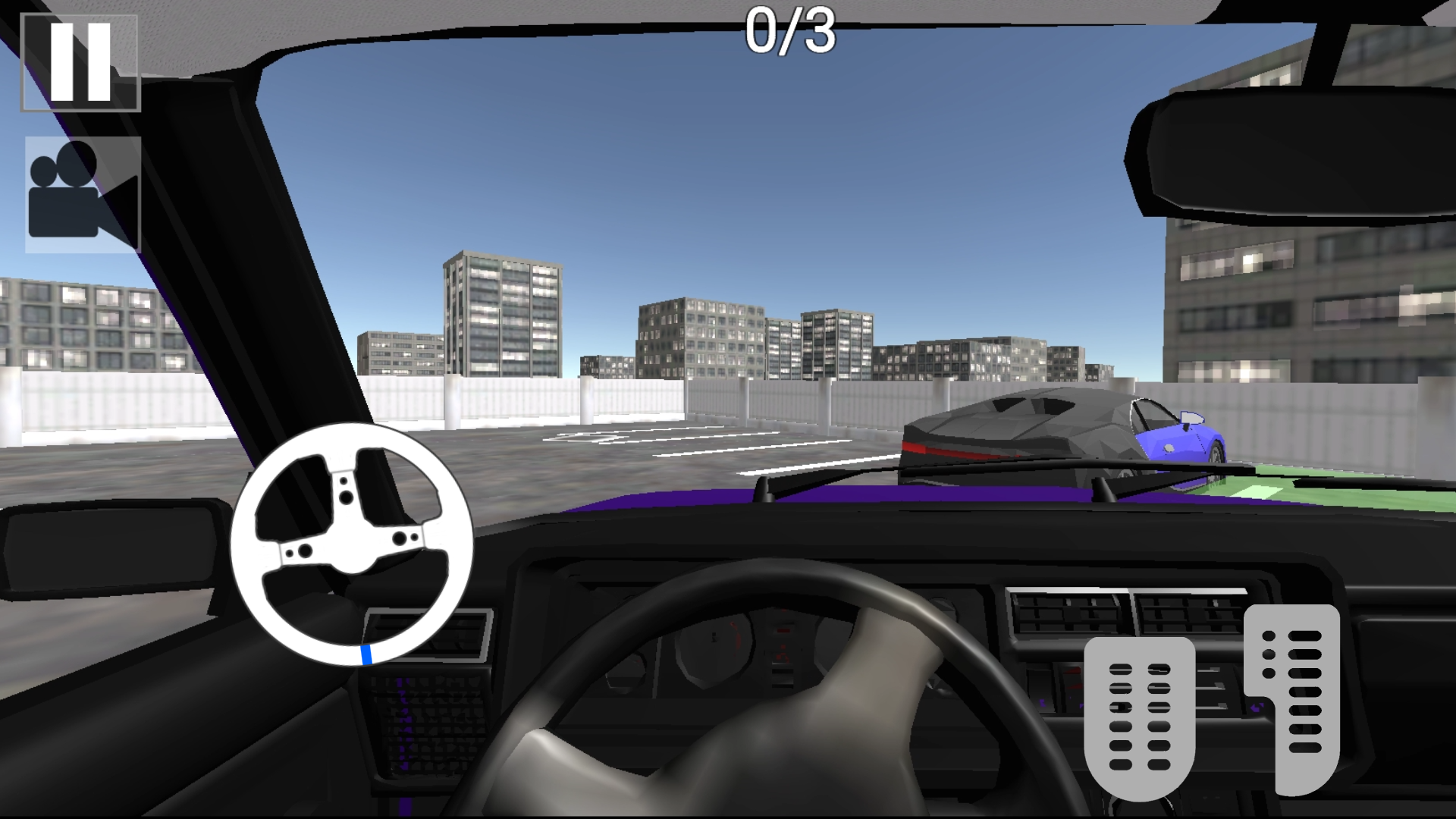Click the dashboard speedometer gauge
Screen dimensions: 1456x819
(713, 652)
